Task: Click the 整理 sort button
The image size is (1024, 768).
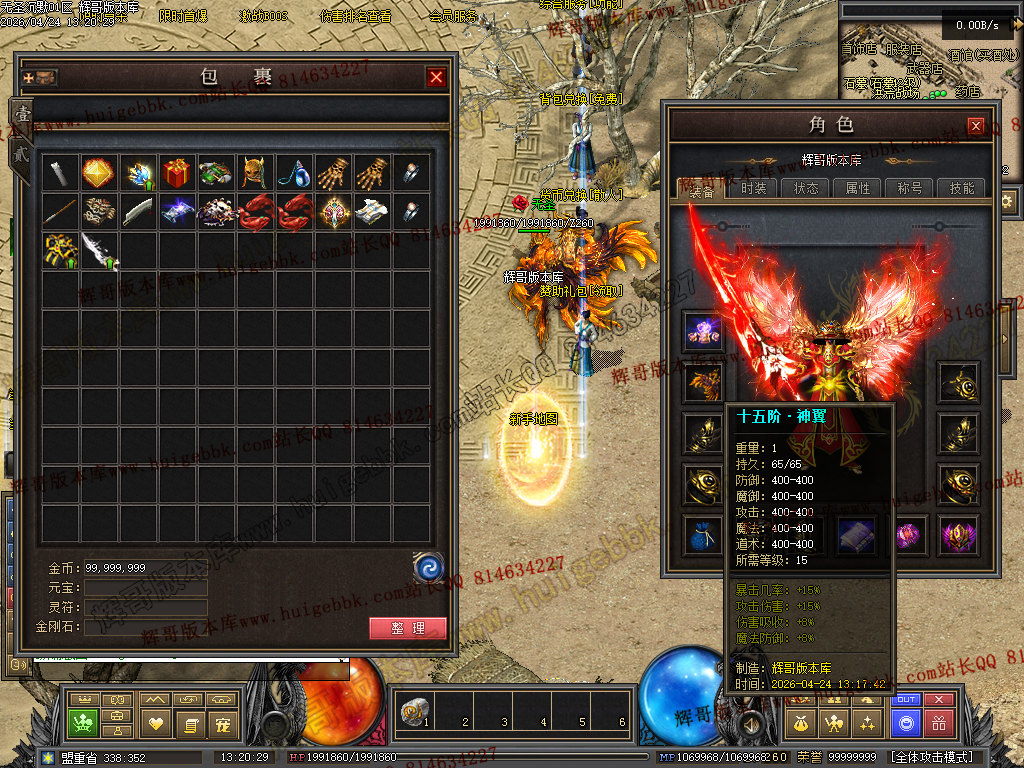Action: pos(408,628)
